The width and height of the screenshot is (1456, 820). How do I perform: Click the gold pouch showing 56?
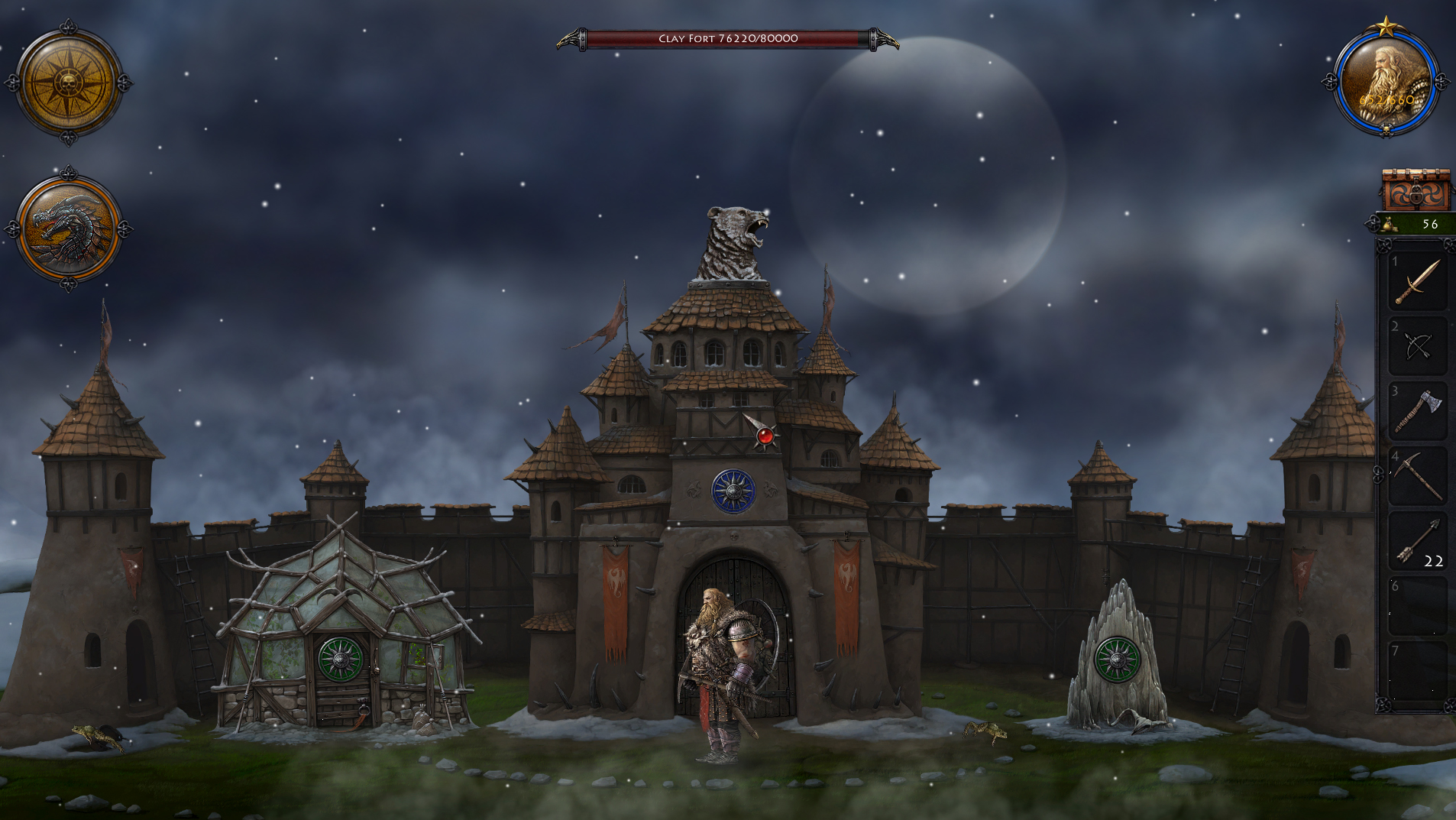(1409, 225)
